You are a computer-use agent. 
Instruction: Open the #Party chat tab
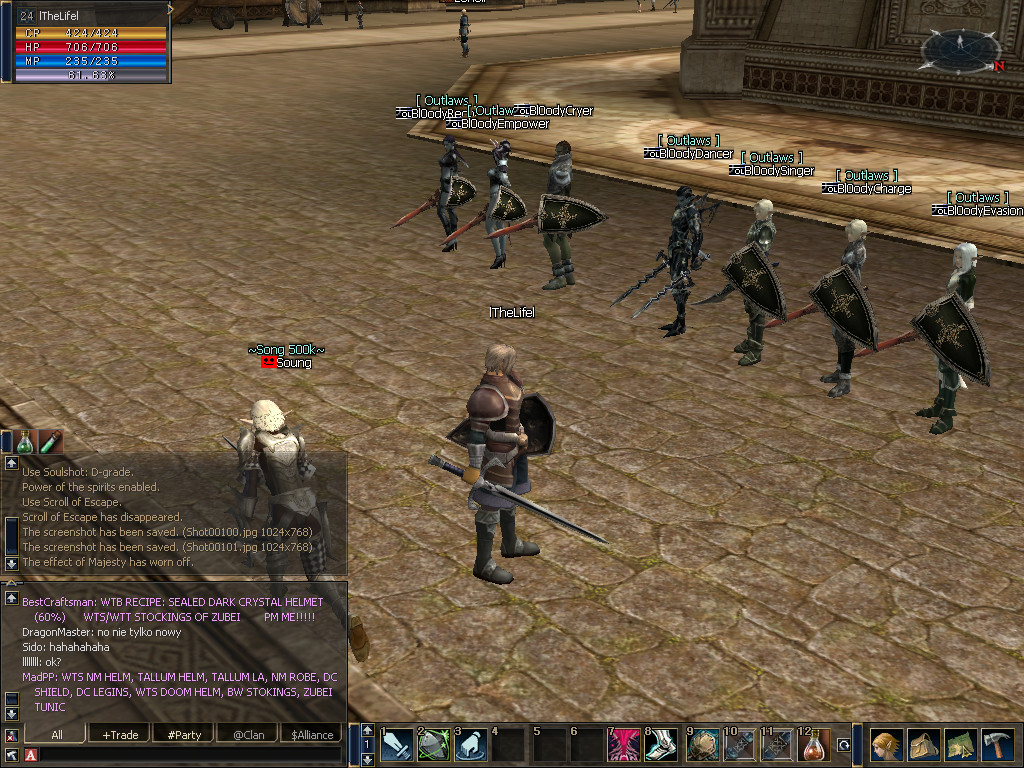click(184, 734)
